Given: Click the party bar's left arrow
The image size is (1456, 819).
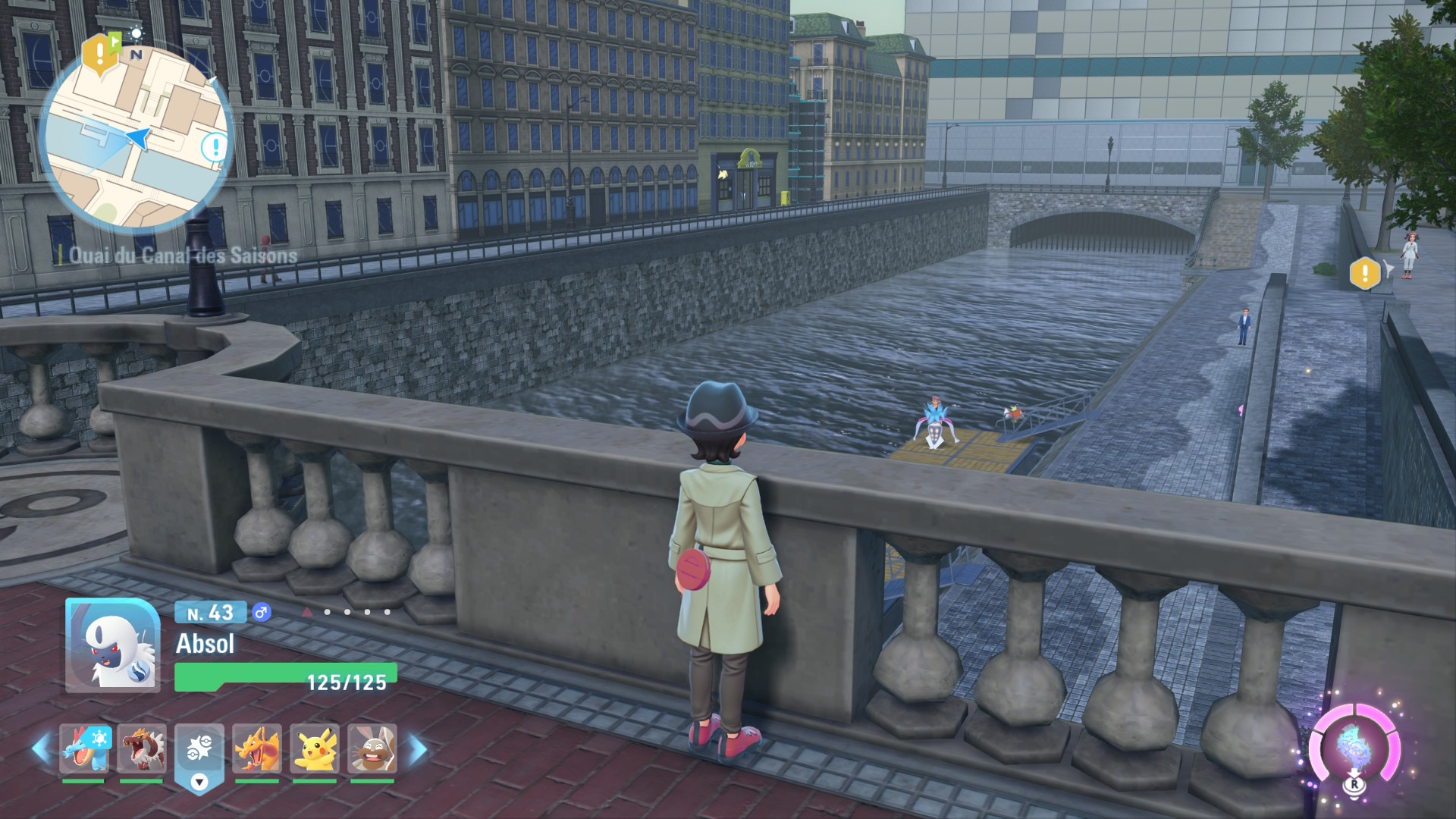Looking at the screenshot, I should pos(40,748).
